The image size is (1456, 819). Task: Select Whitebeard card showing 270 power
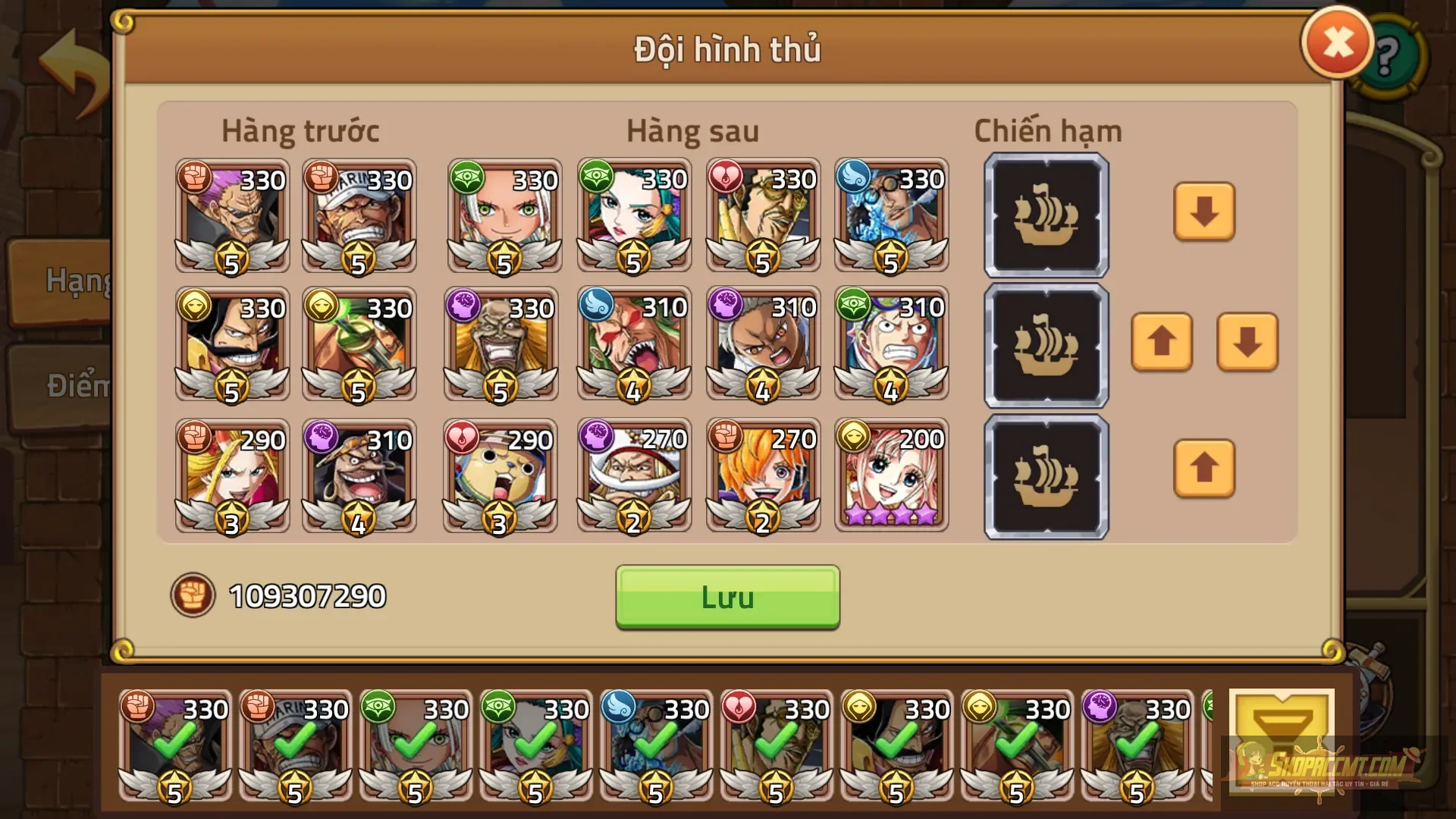pos(634,475)
